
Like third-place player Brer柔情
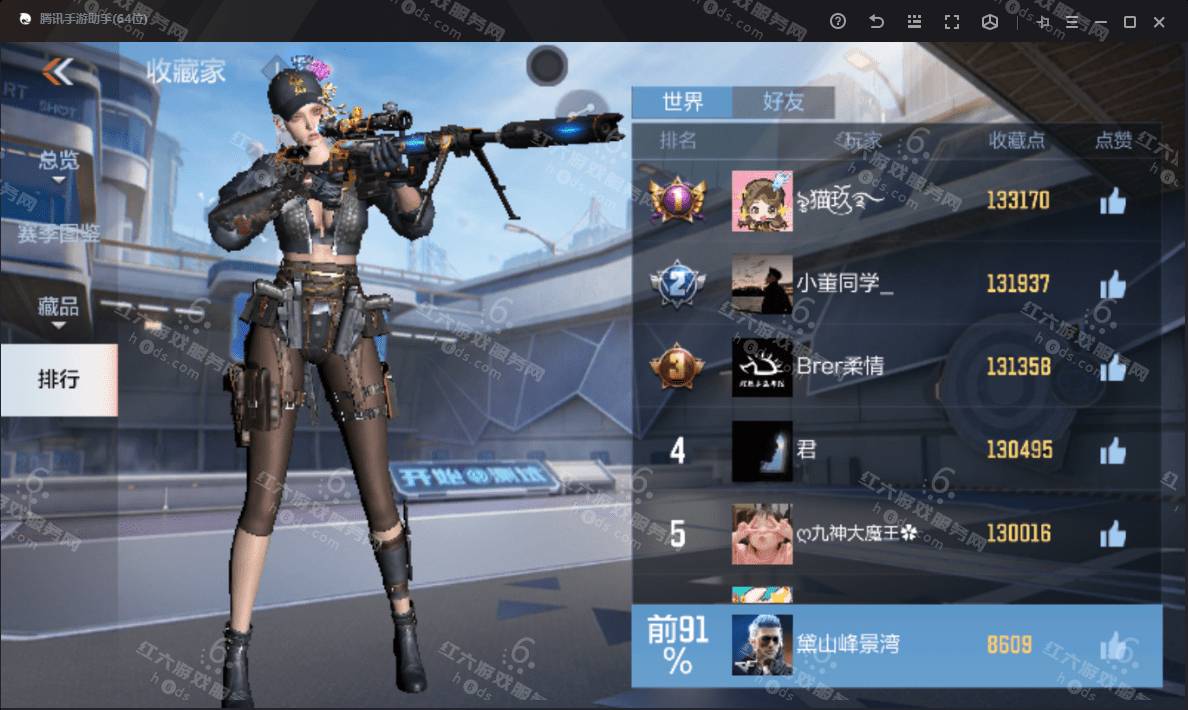(1112, 368)
